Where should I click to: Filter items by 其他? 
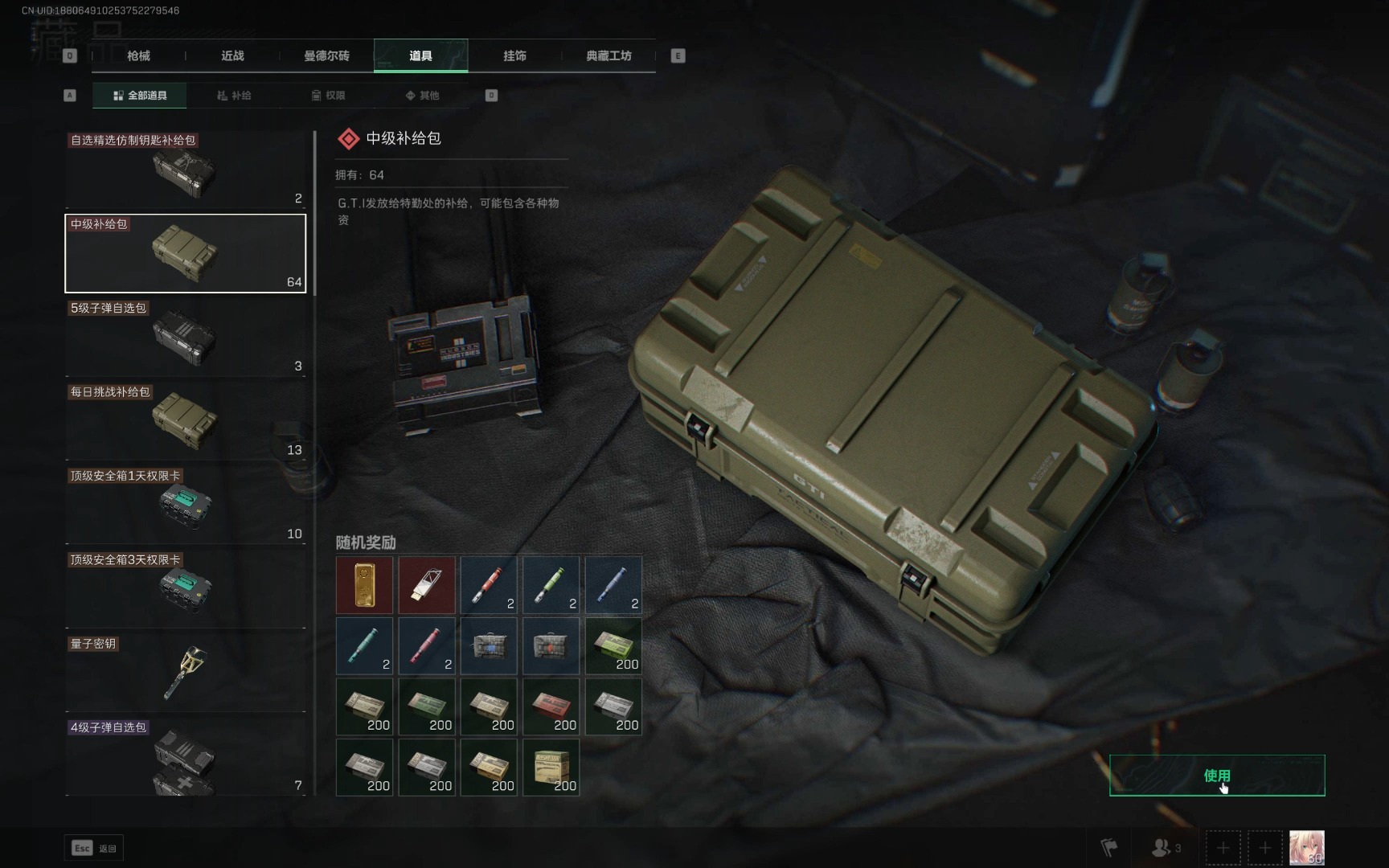[422, 96]
